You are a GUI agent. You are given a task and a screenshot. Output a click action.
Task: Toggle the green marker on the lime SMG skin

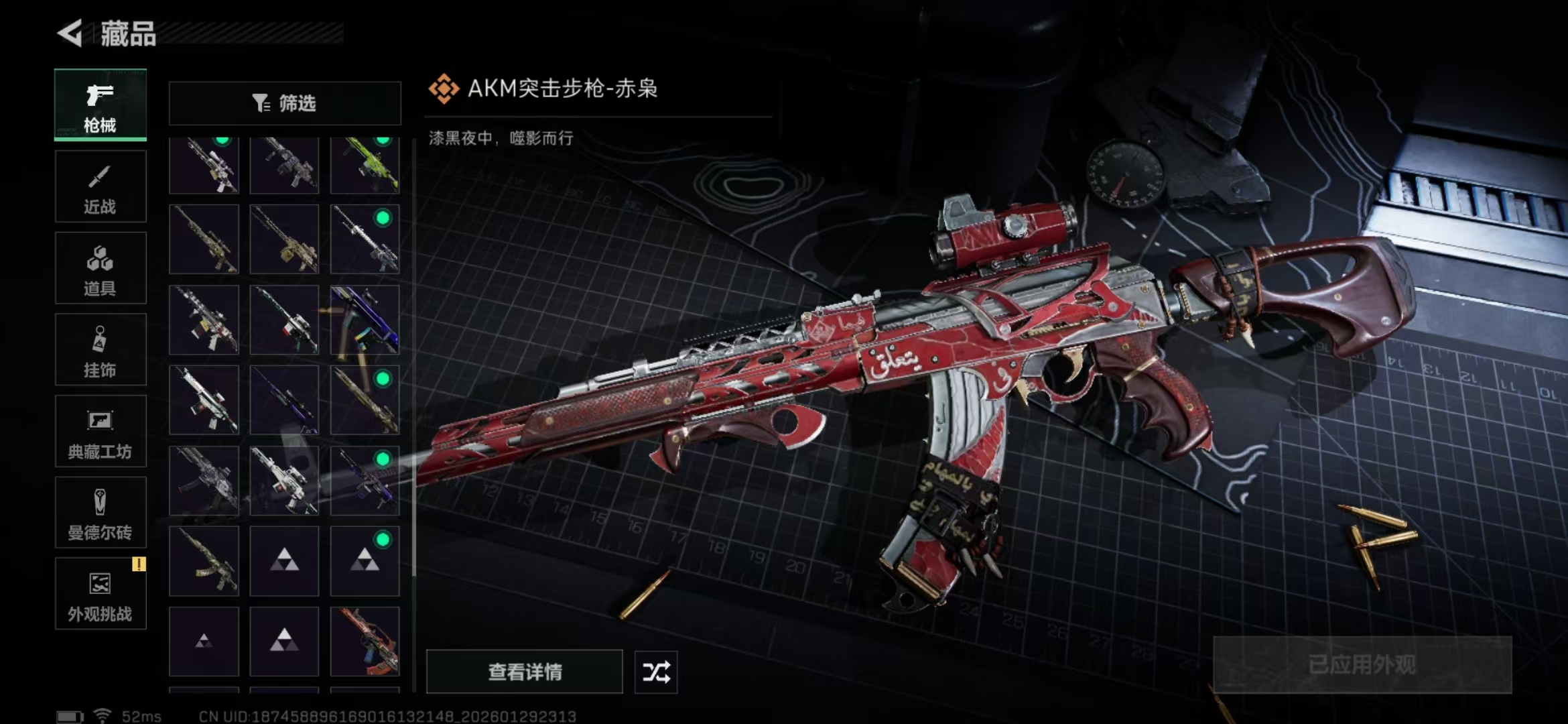383,142
